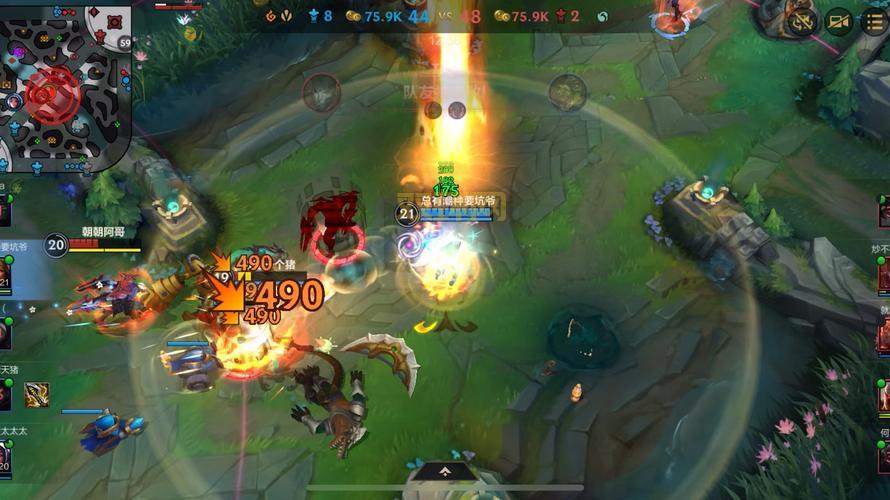Expand the bottom center arrow panel
This screenshot has width=890, height=500.
coord(445,470)
